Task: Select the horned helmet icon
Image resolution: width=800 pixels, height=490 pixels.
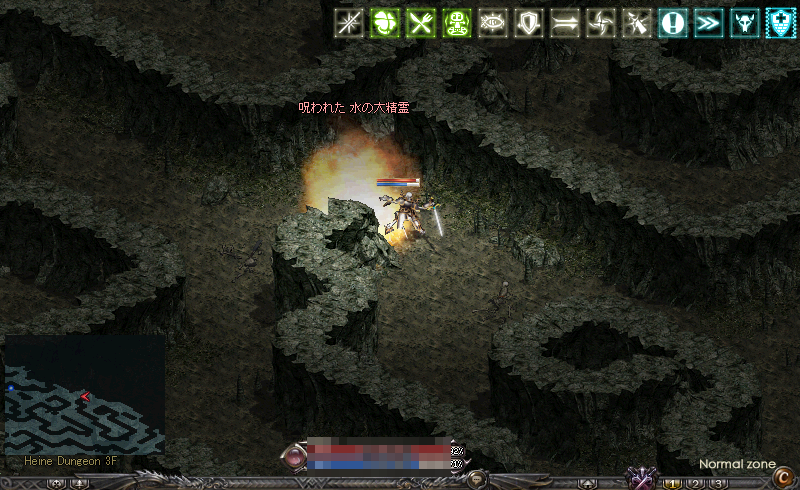Action: (x=745, y=24)
